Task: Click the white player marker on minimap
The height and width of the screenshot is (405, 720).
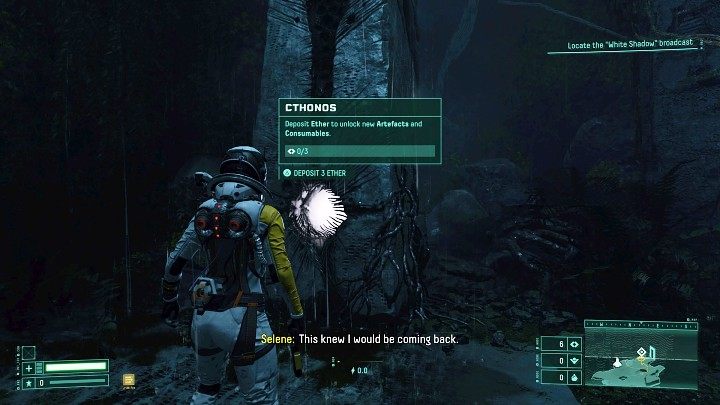Action: 617,360
